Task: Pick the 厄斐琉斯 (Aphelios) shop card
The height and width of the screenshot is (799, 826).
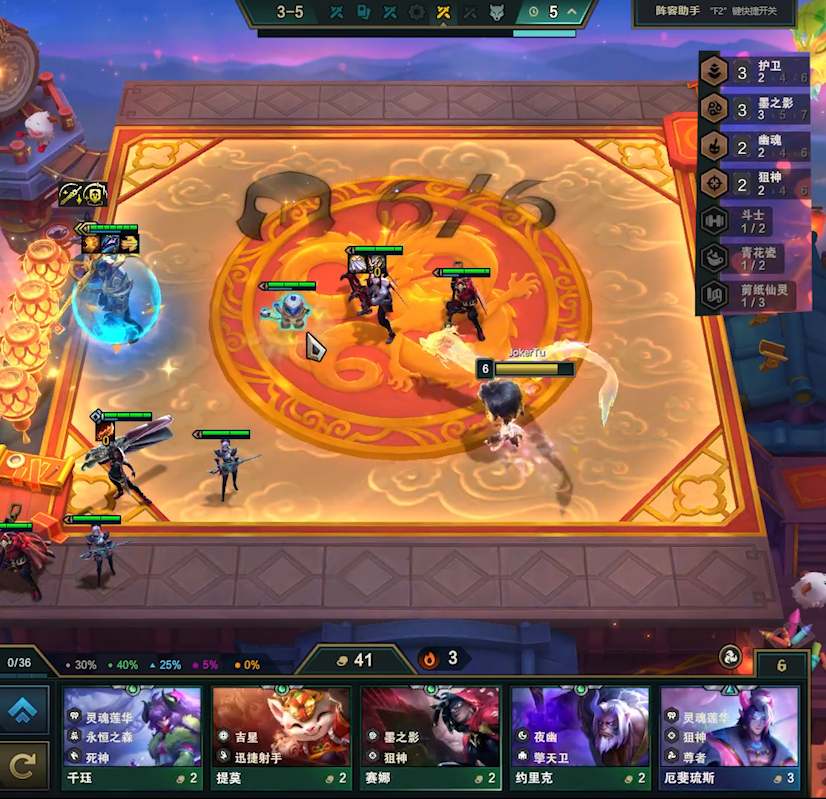Action: point(729,738)
